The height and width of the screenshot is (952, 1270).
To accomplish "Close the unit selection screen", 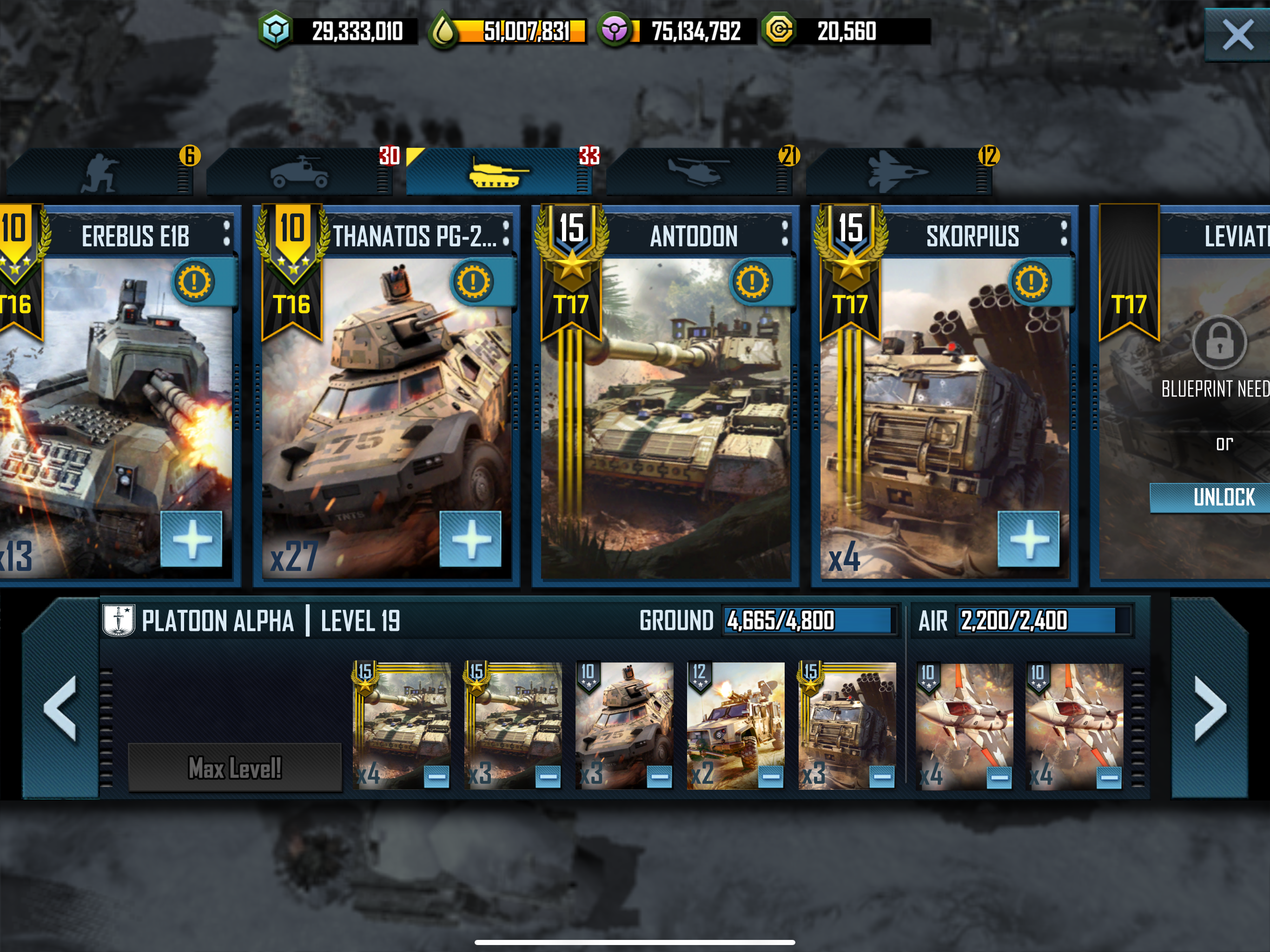I will click(x=1237, y=34).
